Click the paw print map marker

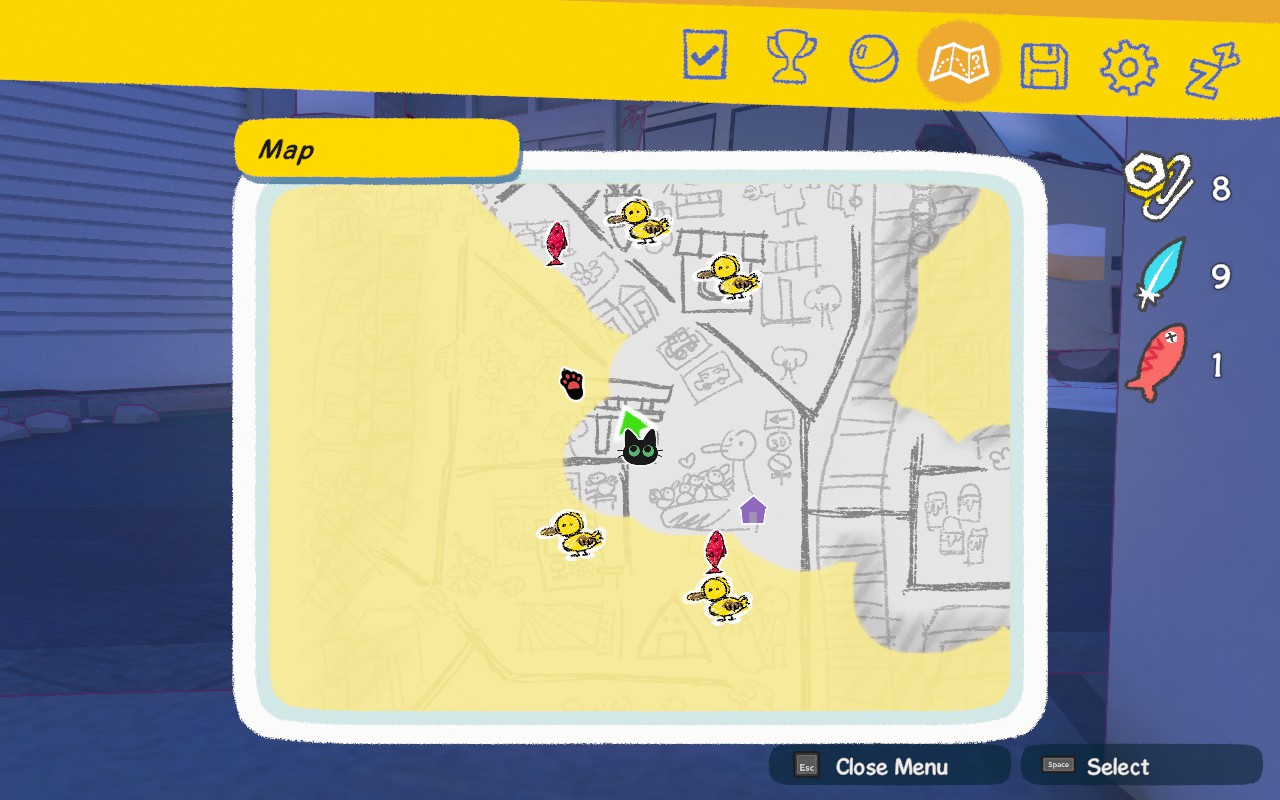[x=572, y=383]
